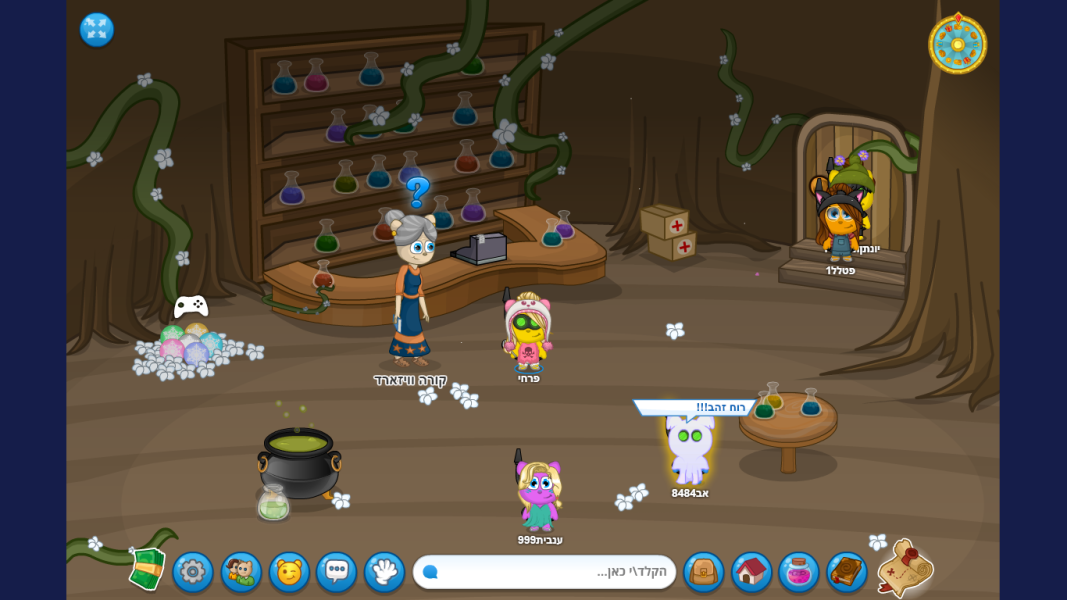Open the green cash stack shop
Image resolution: width=1067 pixels, height=600 pixels.
pos(147,568)
